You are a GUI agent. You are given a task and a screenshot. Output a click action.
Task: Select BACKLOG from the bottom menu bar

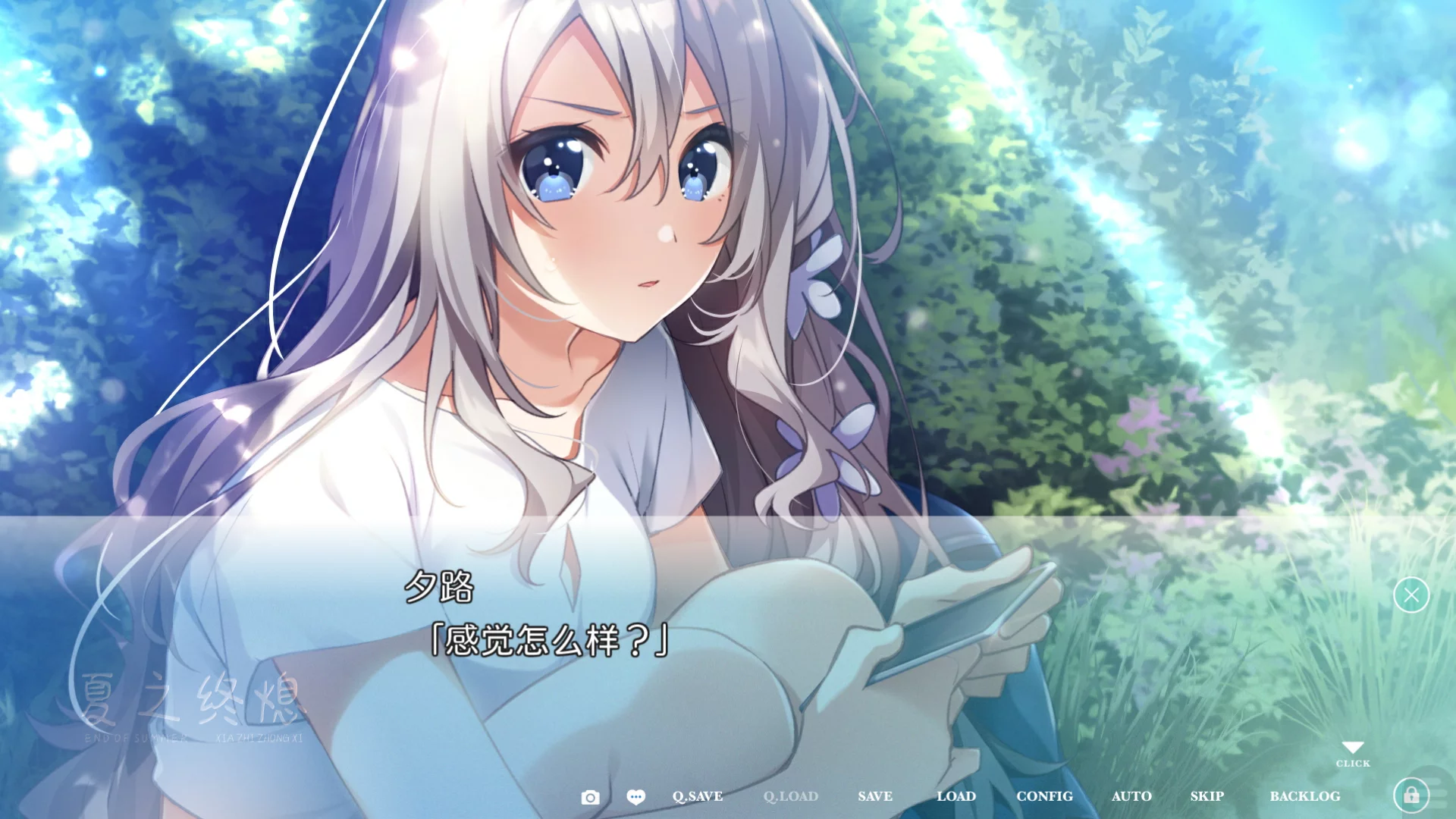point(1306,796)
